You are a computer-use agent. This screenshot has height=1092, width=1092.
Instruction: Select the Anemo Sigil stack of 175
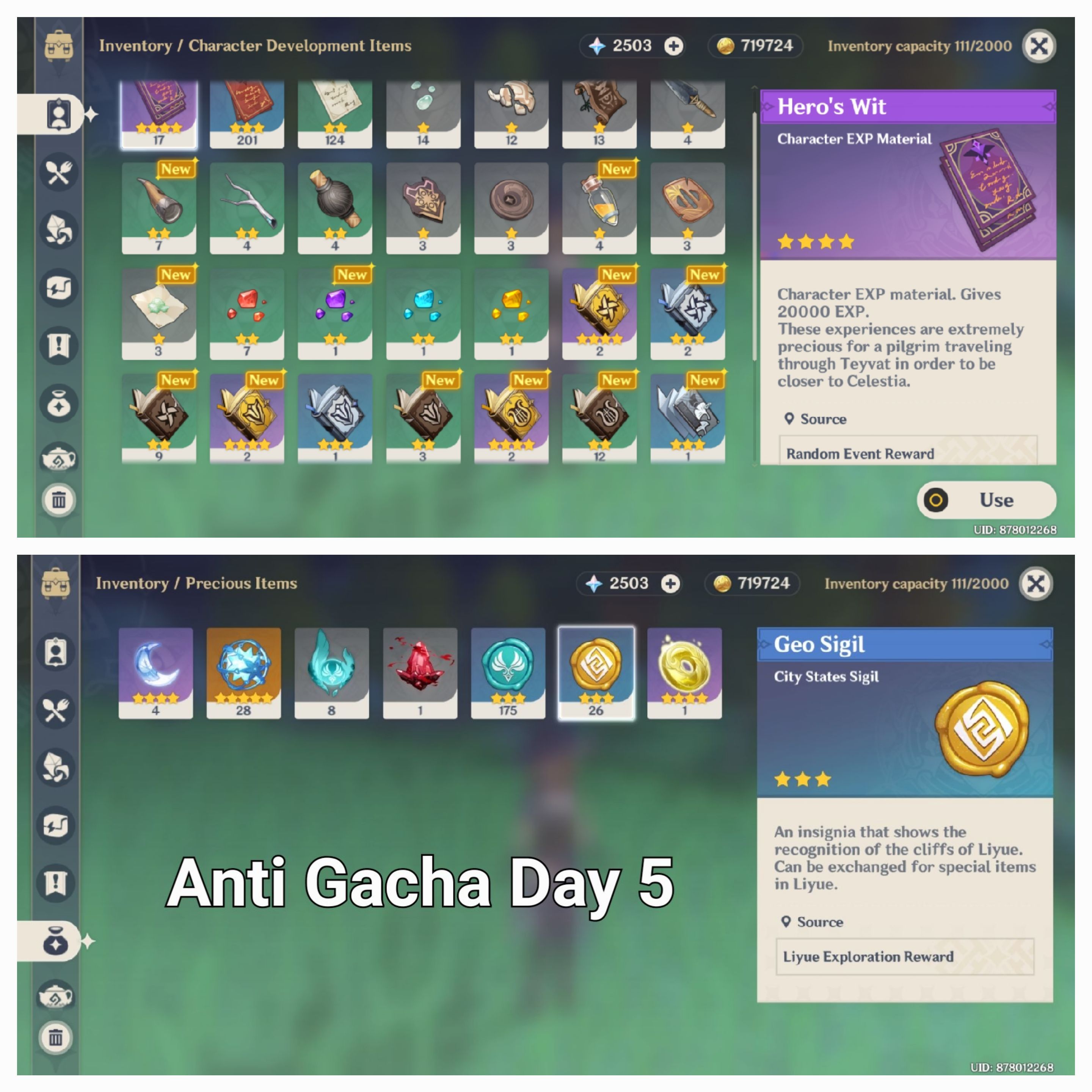[x=507, y=673]
